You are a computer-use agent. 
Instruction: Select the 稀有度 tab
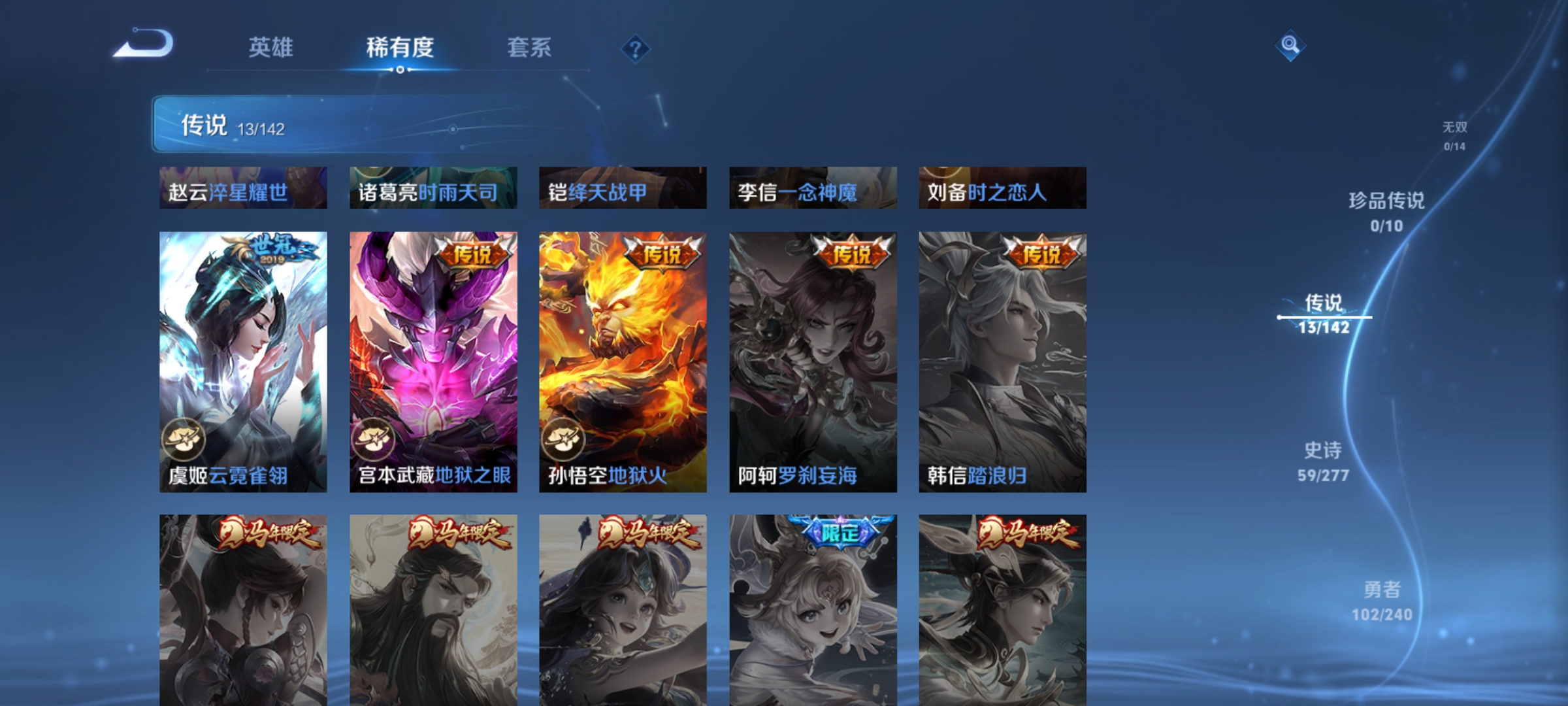[400, 48]
